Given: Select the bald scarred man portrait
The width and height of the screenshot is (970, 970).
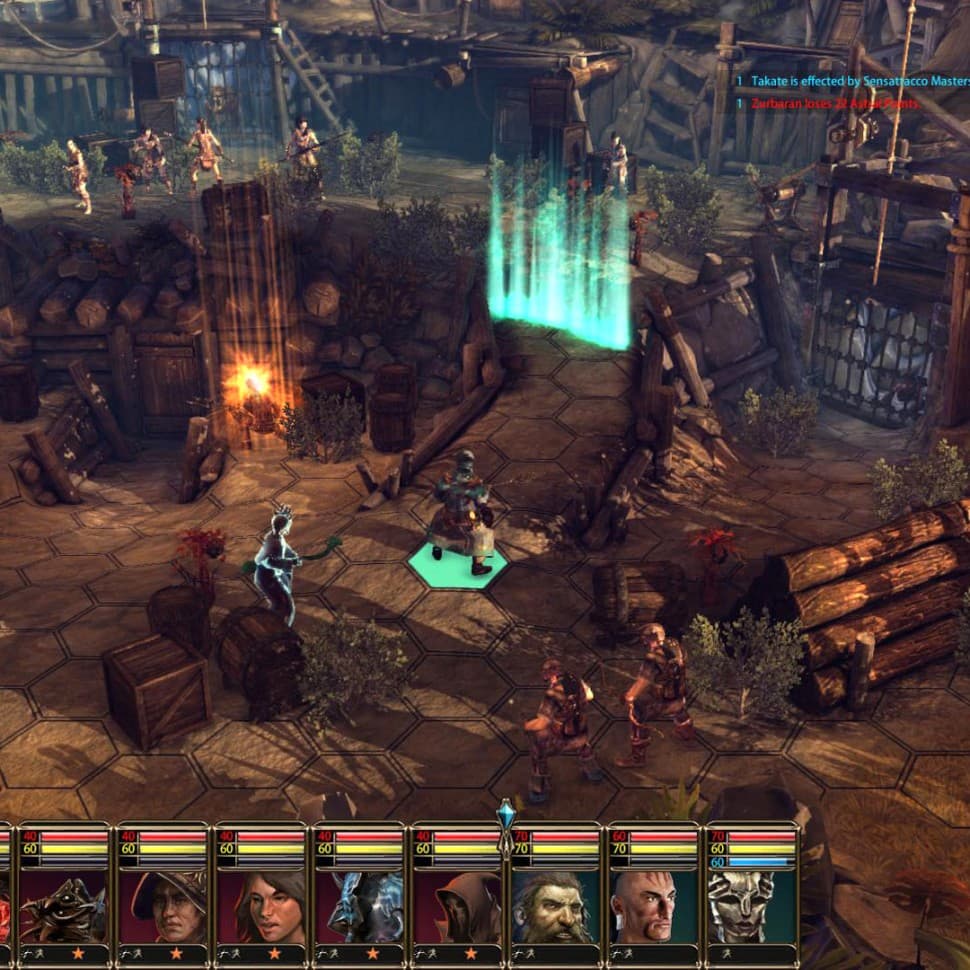Looking at the screenshot, I should pyautogui.click(x=652, y=907).
